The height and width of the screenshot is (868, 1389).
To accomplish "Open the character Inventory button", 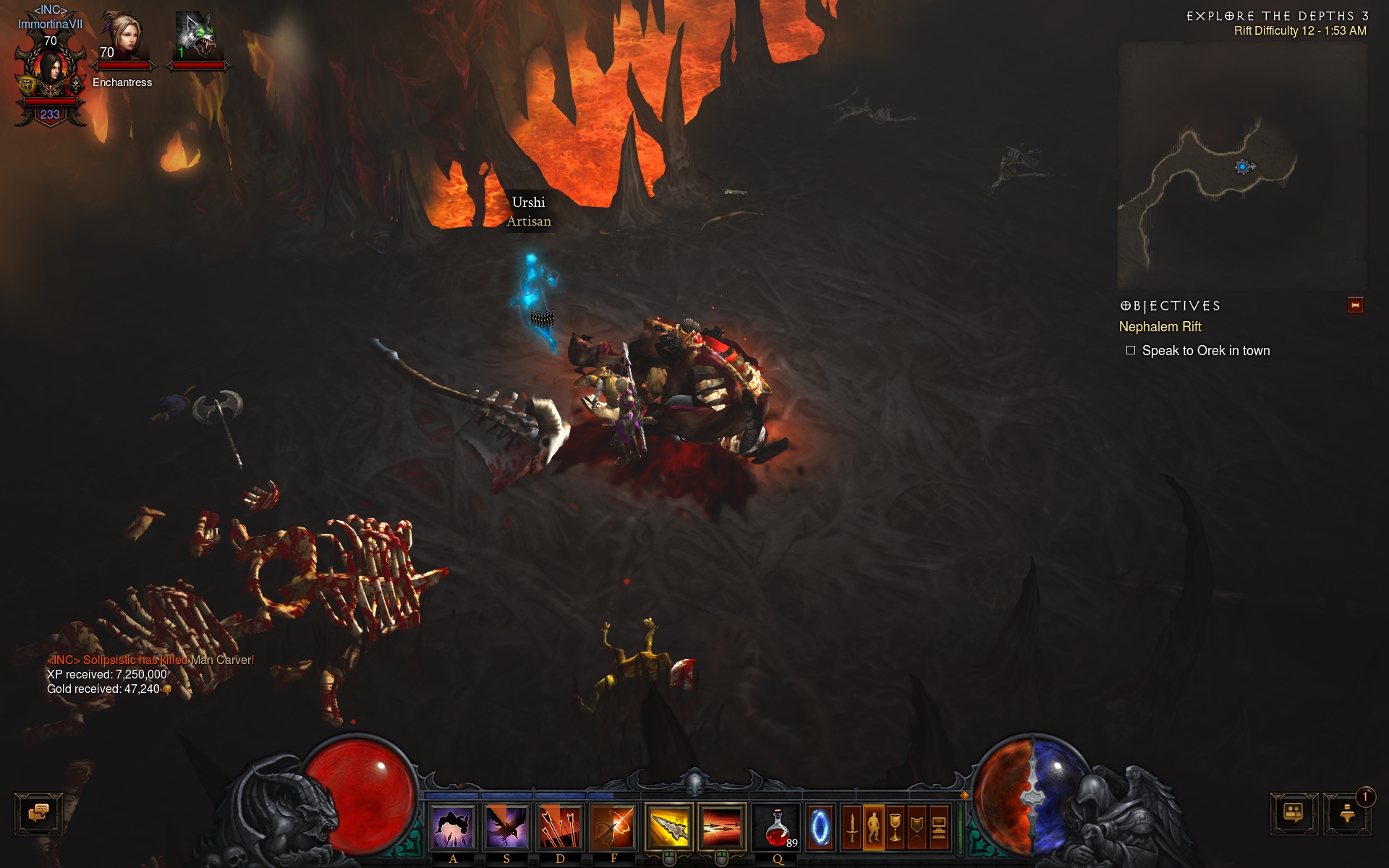I will tap(874, 827).
